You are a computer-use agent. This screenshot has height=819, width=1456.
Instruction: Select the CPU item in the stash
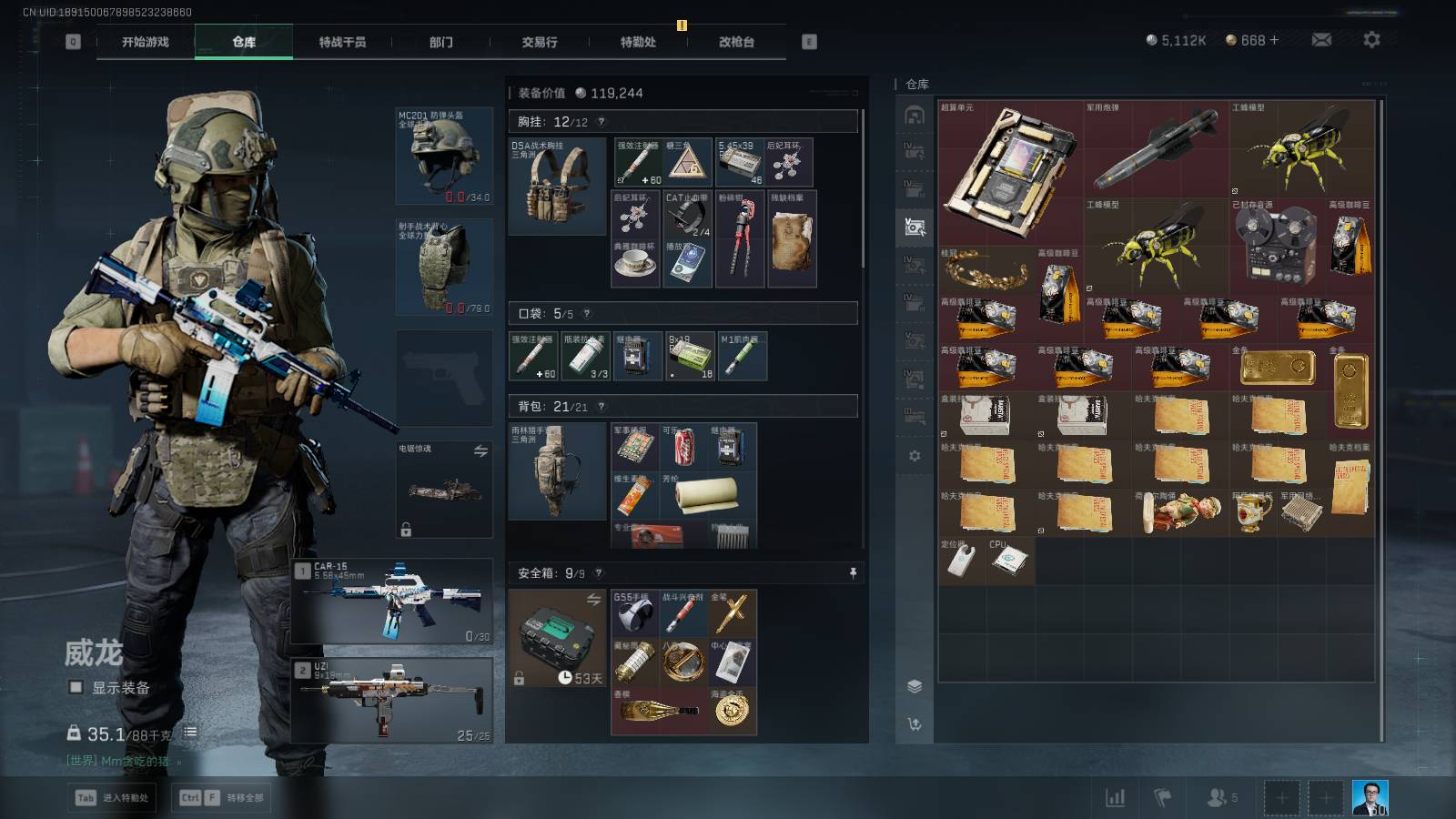pyautogui.click(x=1008, y=561)
